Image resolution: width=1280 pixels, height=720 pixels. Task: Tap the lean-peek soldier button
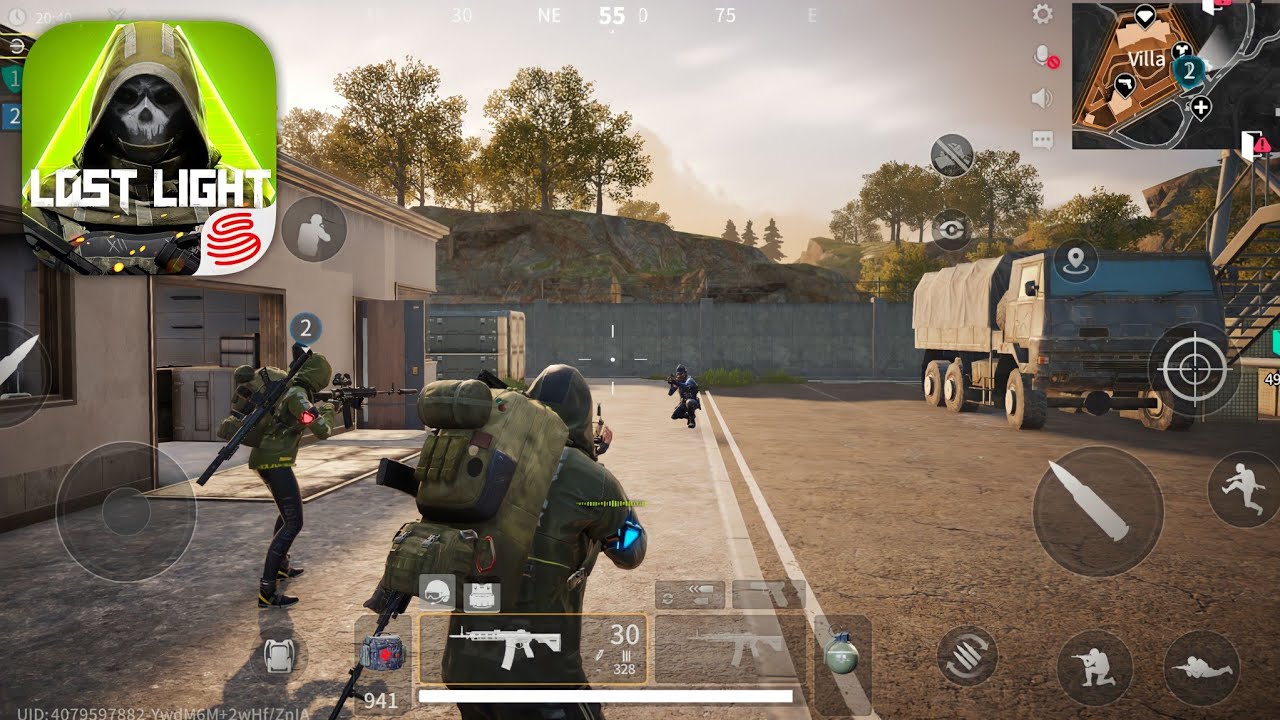tap(314, 229)
